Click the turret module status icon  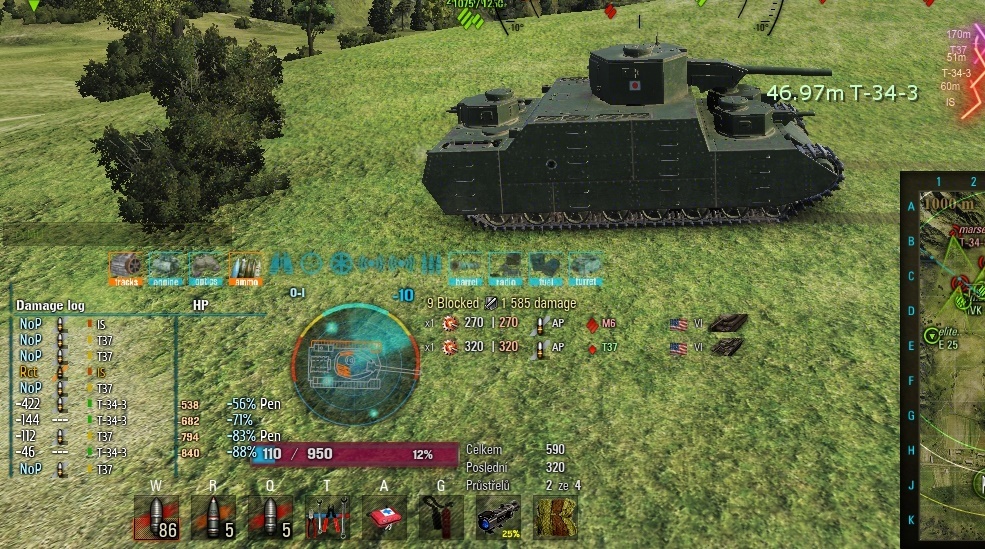coord(586,267)
